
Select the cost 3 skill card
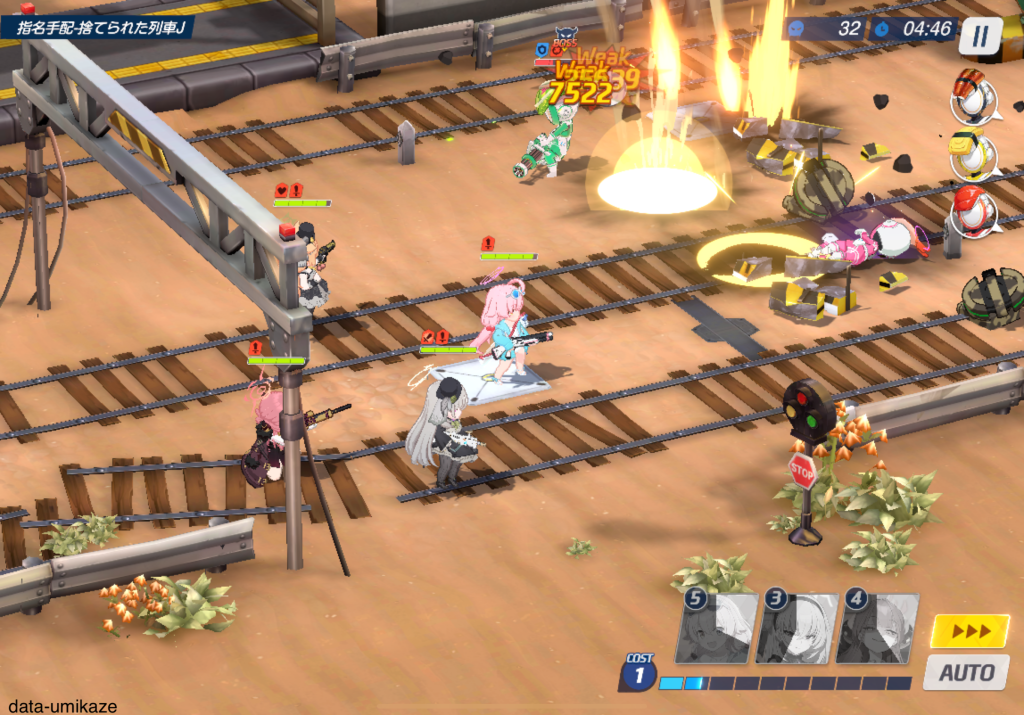click(x=796, y=628)
